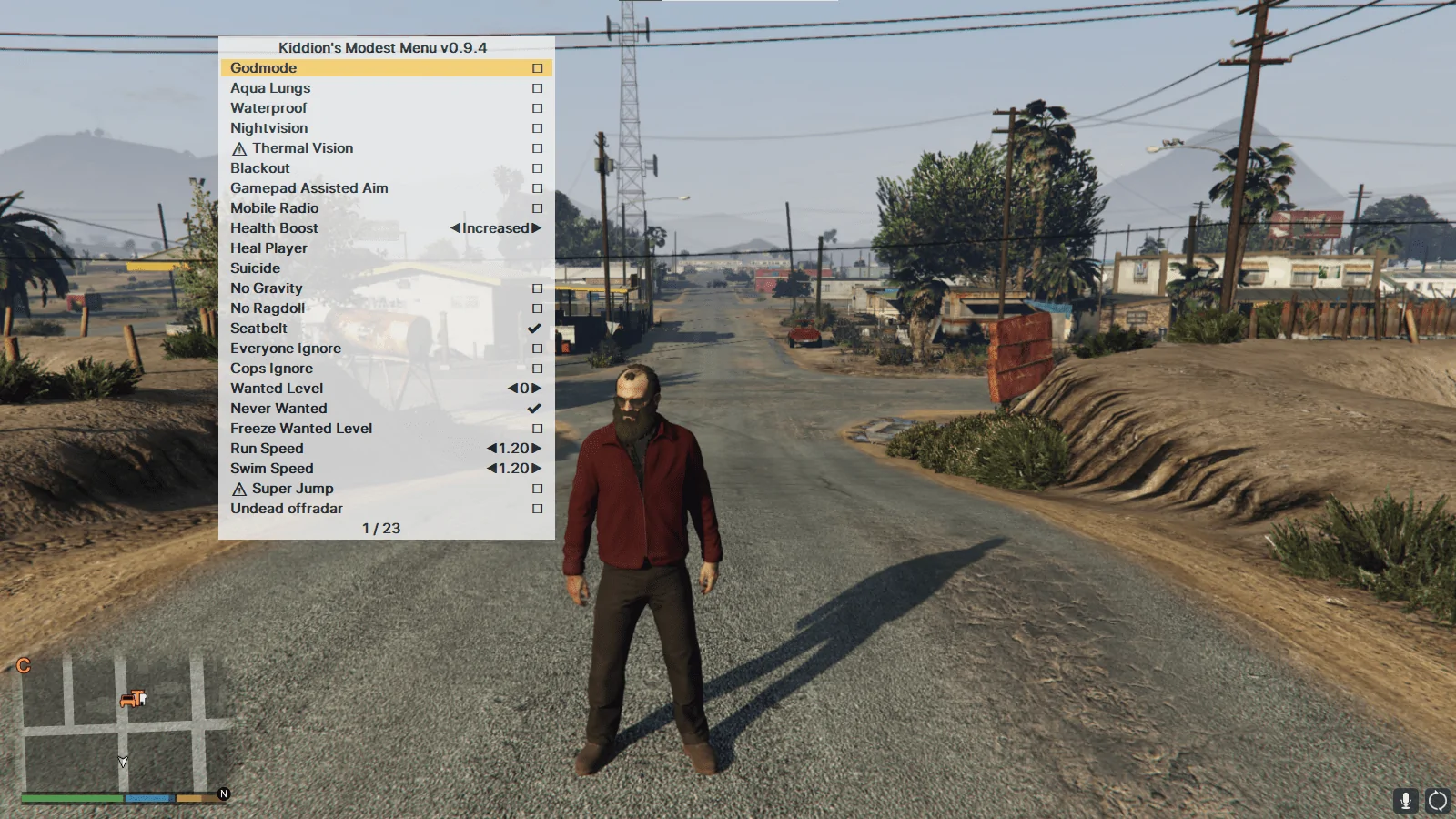Enable the Super Jump checkbox
The height and width of the screenshot is (819, 1456).
point(537,489)
